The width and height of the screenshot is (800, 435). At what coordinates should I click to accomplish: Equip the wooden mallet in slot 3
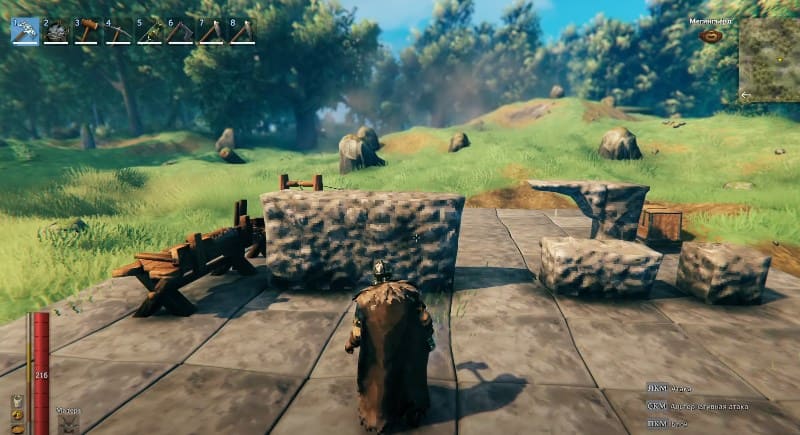tap(87, 31)
